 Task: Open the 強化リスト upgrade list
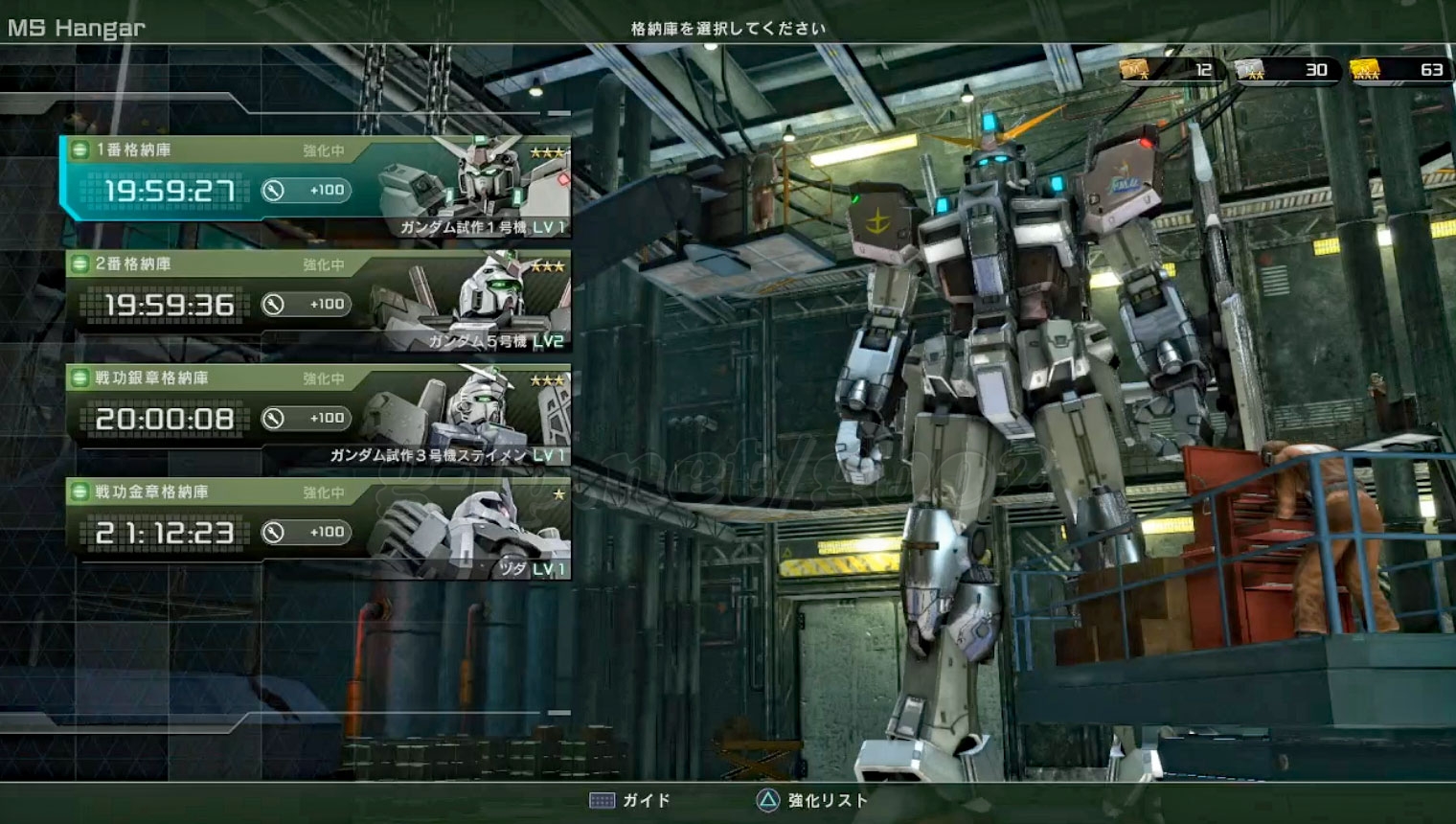click(812, 801)
